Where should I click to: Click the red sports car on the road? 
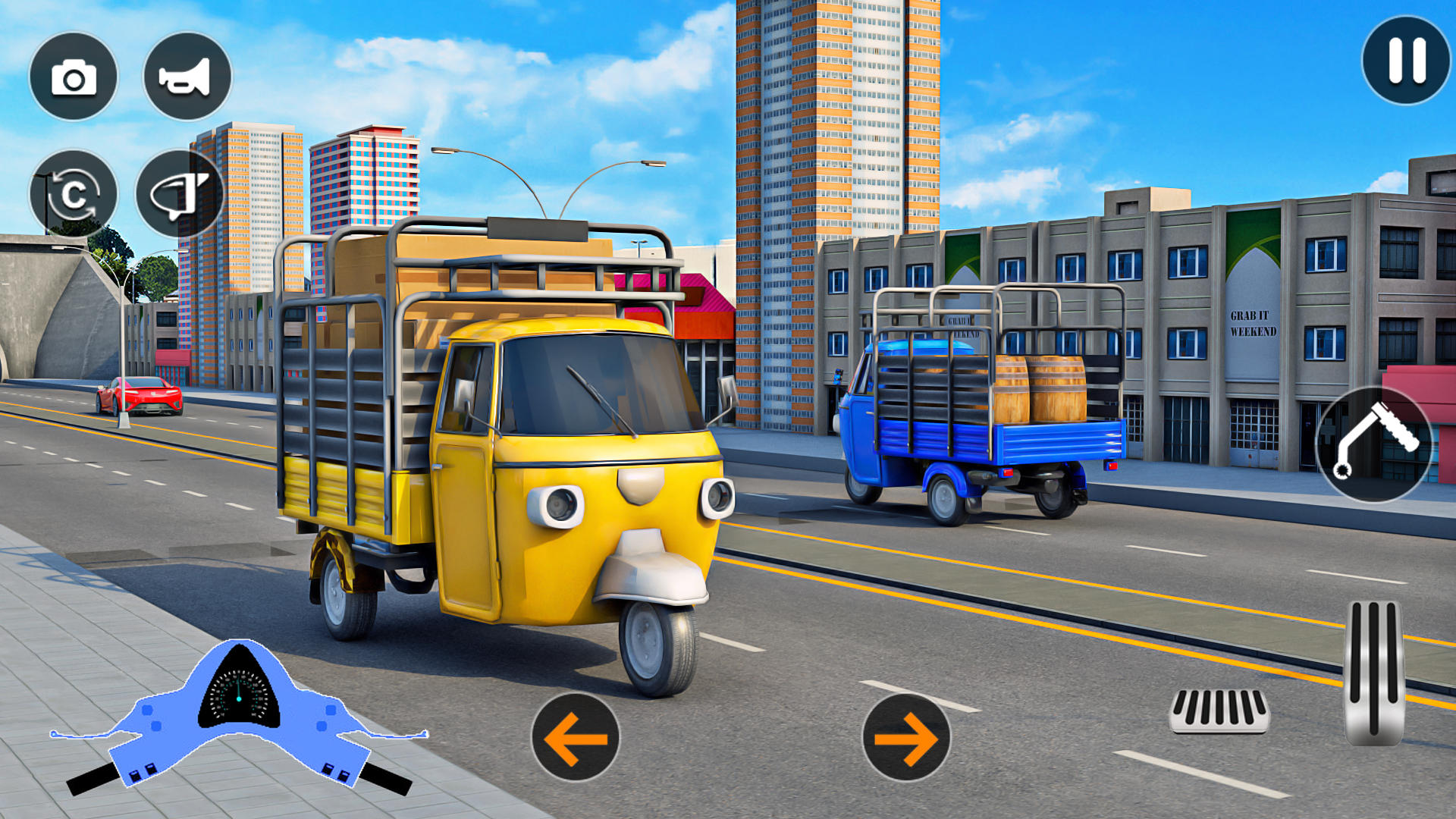tap(136, 394)
